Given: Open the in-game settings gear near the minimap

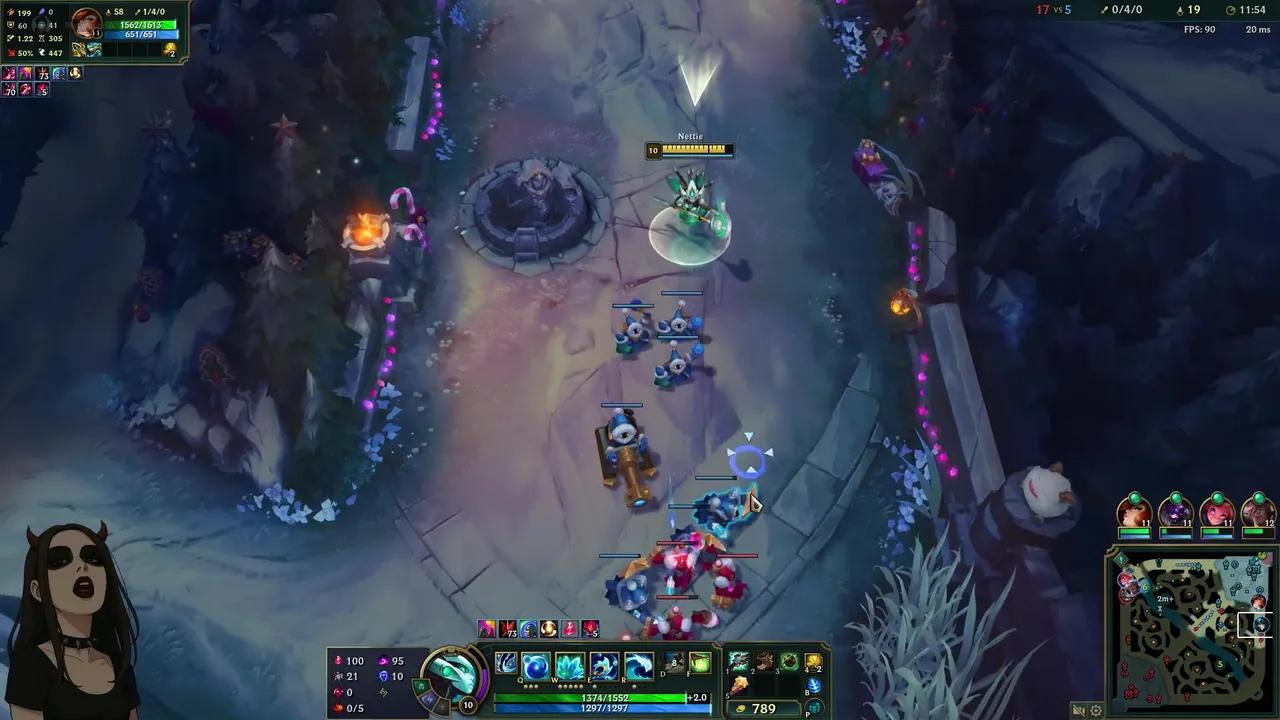Looking at the screenshot, I should pos(1096,708).
